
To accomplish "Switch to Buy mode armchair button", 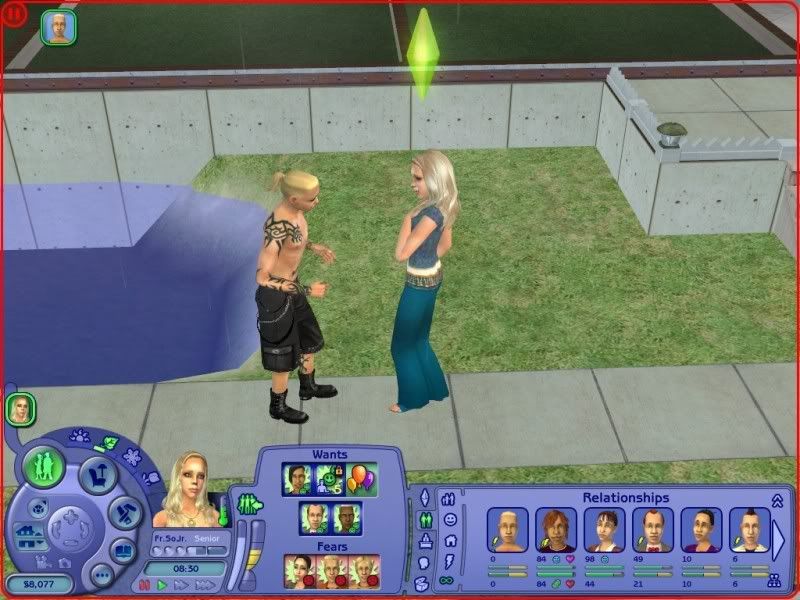I will pyautogui.click(x=99, y=472).
